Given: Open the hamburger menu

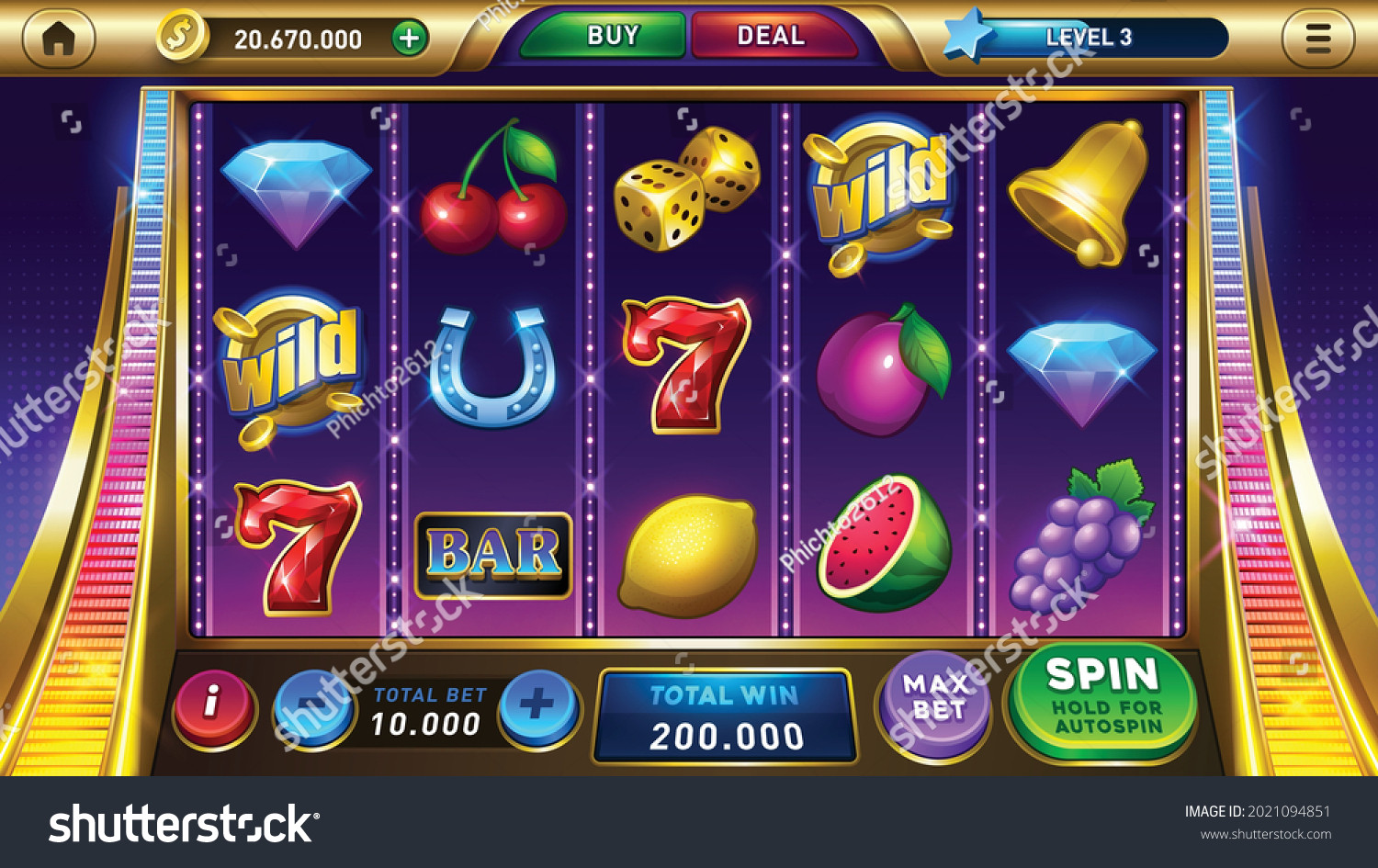Looking at the screenshot, I should tap(1320, 39).
